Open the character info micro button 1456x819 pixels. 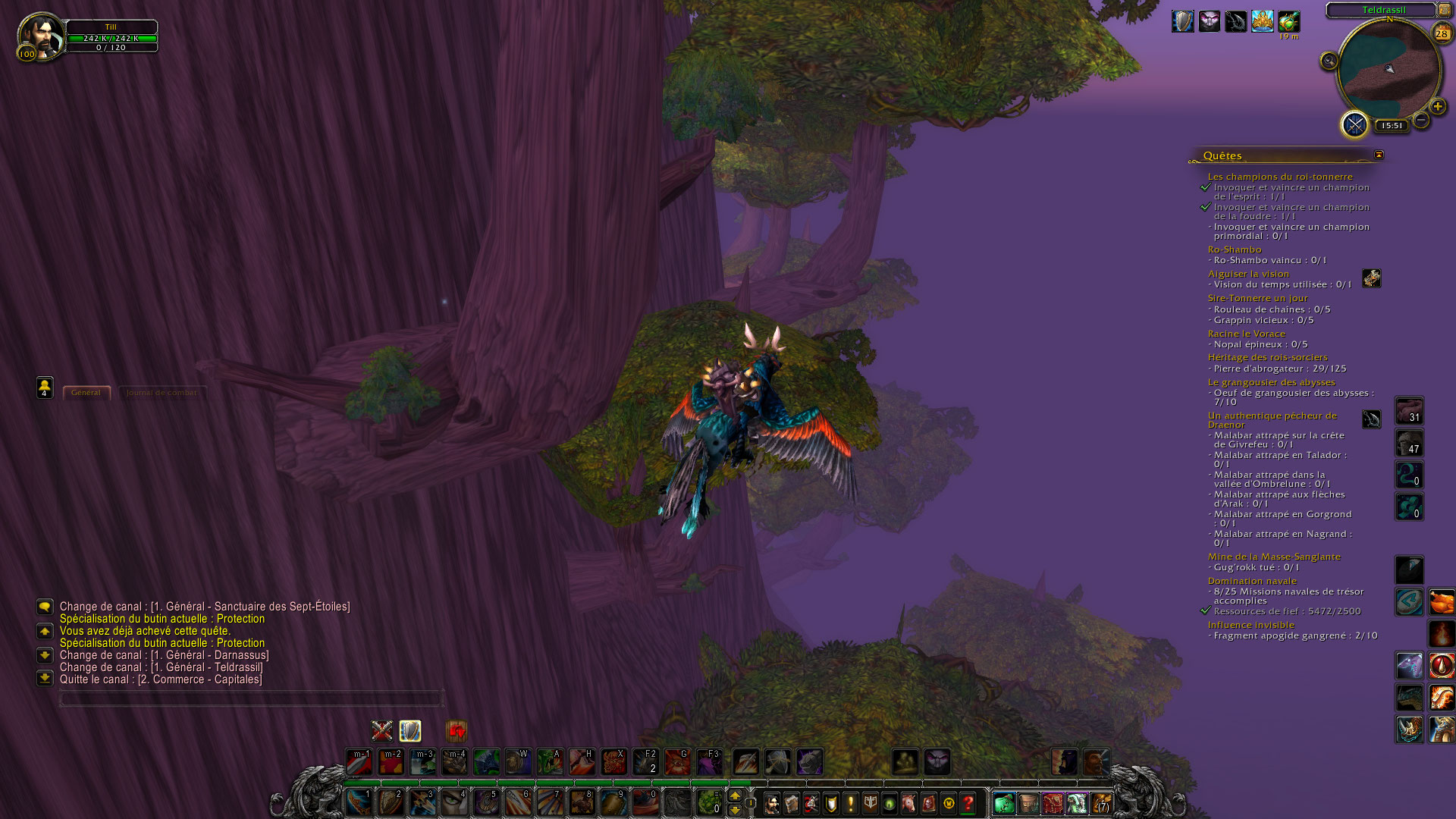click(x=772, y=803)
